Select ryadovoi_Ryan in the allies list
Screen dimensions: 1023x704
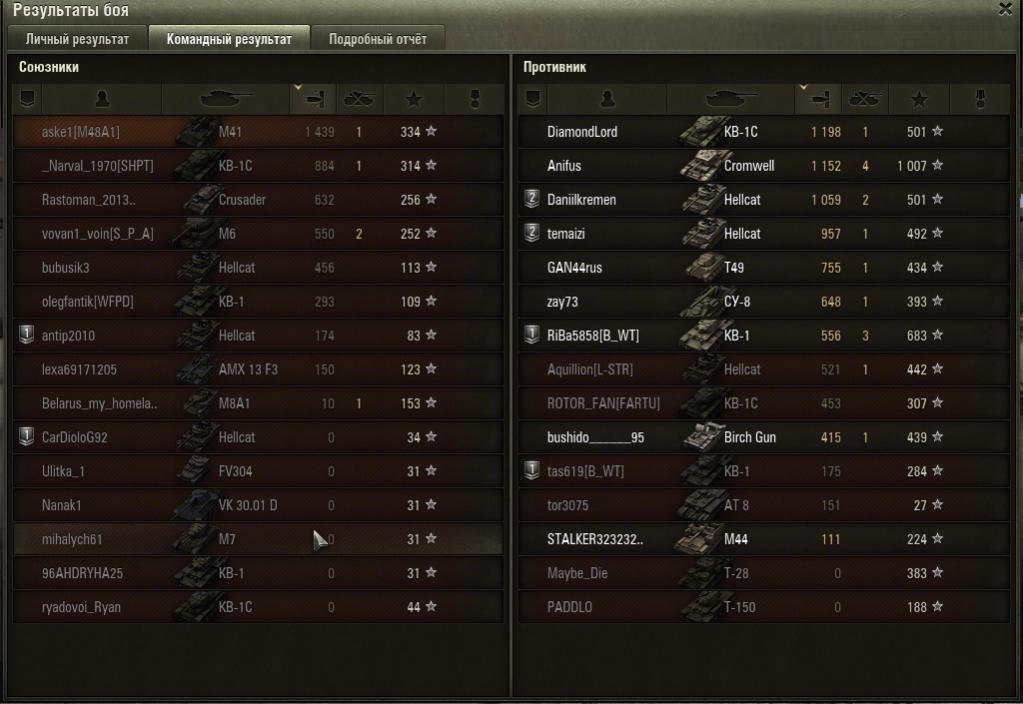pos(257,608)
